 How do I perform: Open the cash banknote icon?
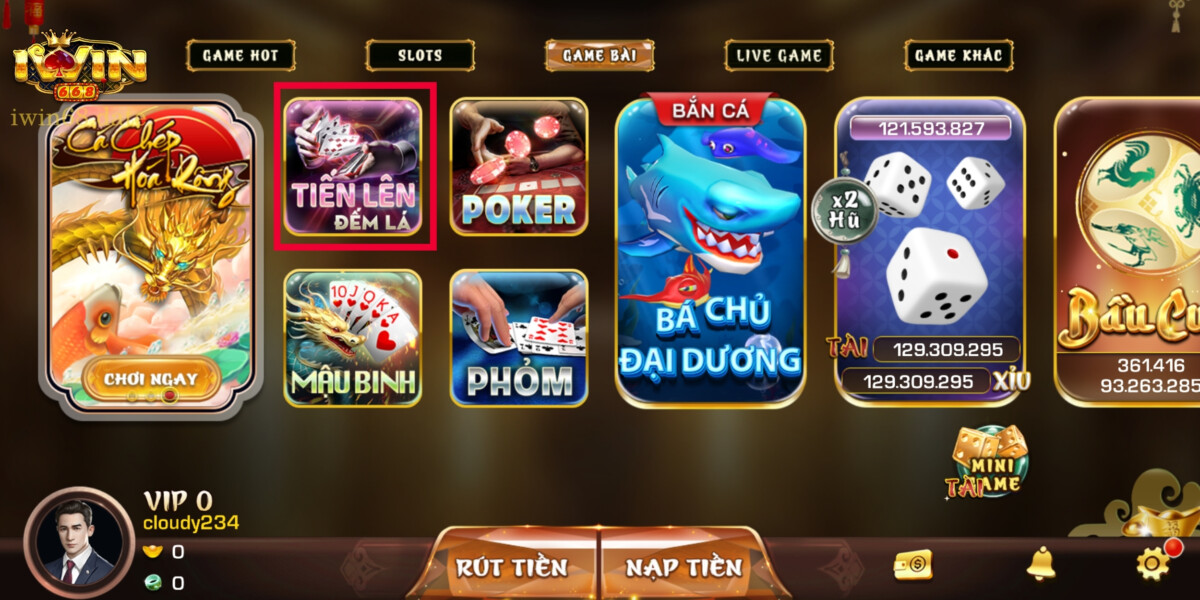(913, 565)
